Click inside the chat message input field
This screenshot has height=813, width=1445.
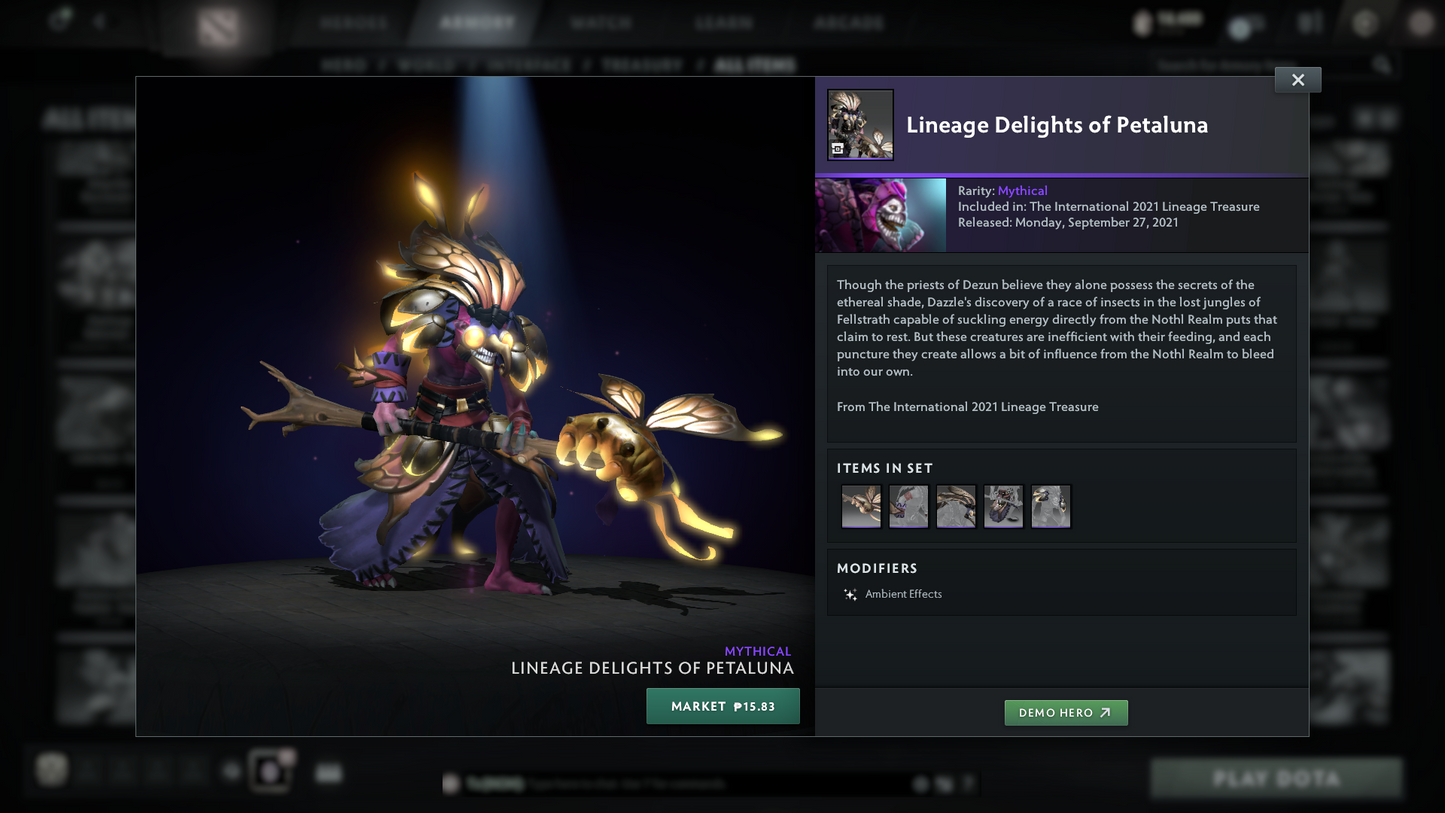pyautogui.click(x=700, y=784)
